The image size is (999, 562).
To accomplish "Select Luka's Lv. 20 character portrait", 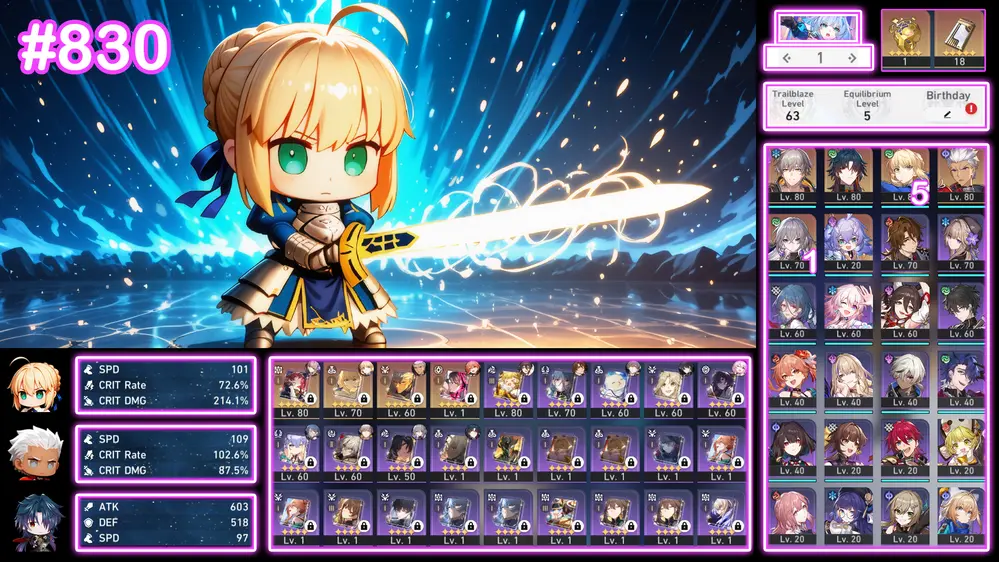I will tap(905, 447).
